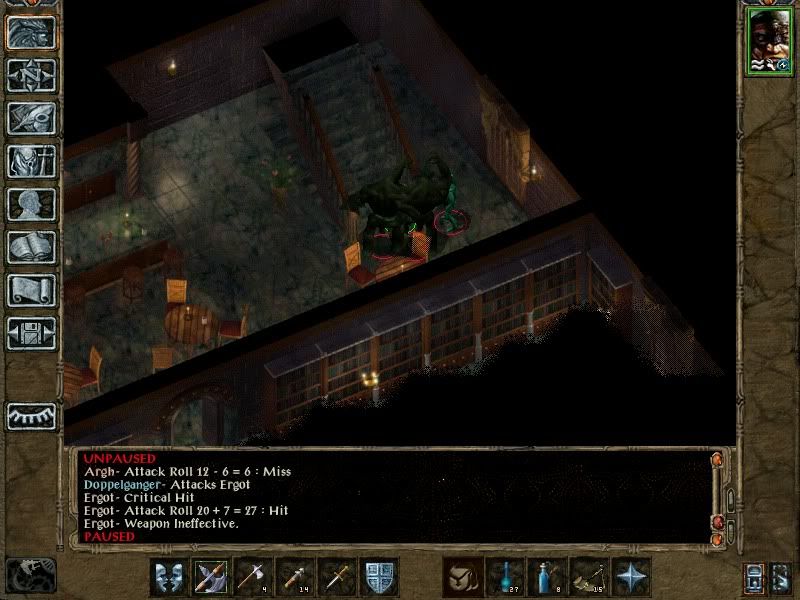This screenshot has height=600, width=800.
Task: Open the inventory screen button
Action: [x=31, y=161]
